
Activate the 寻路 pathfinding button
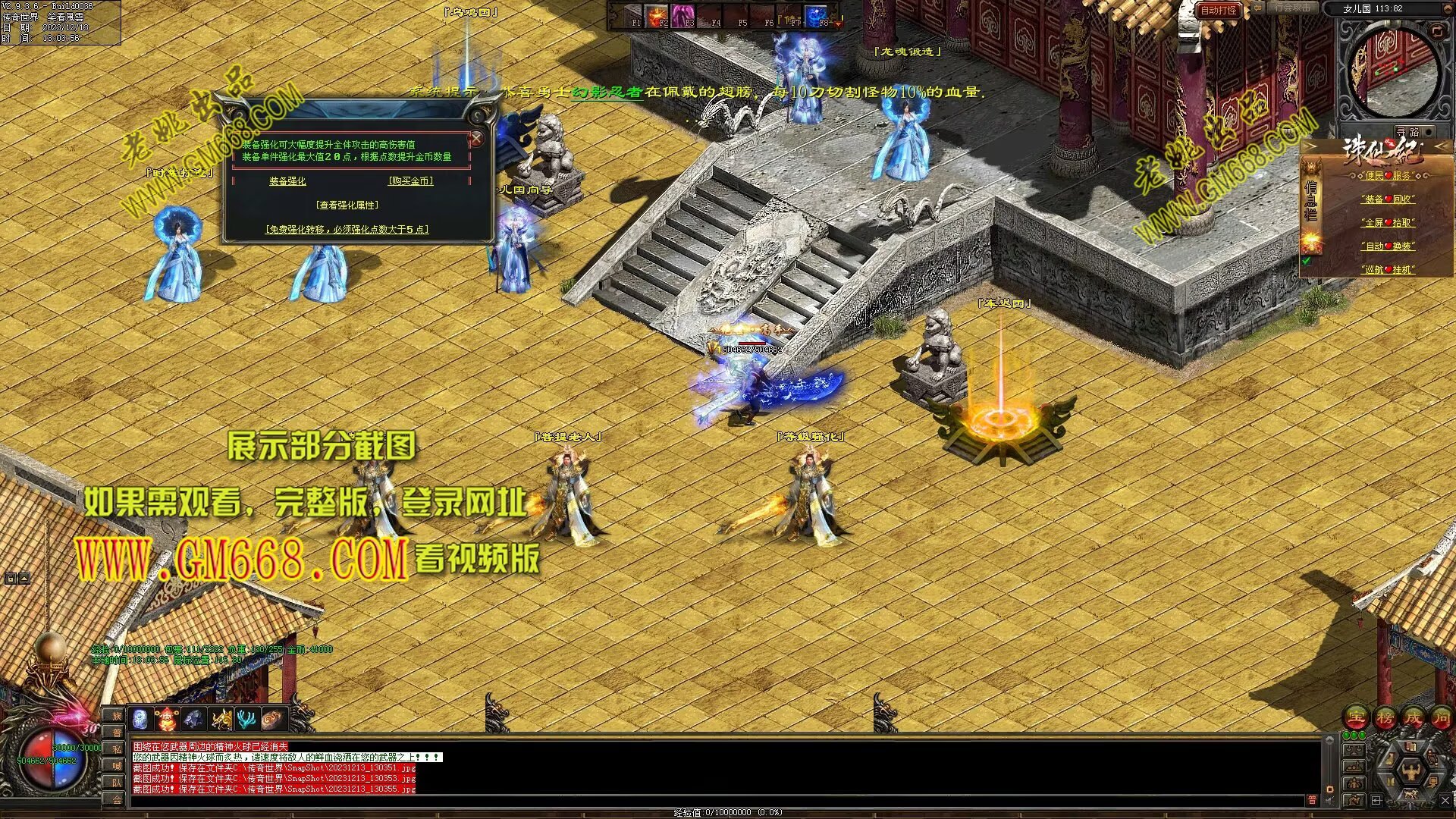(x=1407, y=132)
